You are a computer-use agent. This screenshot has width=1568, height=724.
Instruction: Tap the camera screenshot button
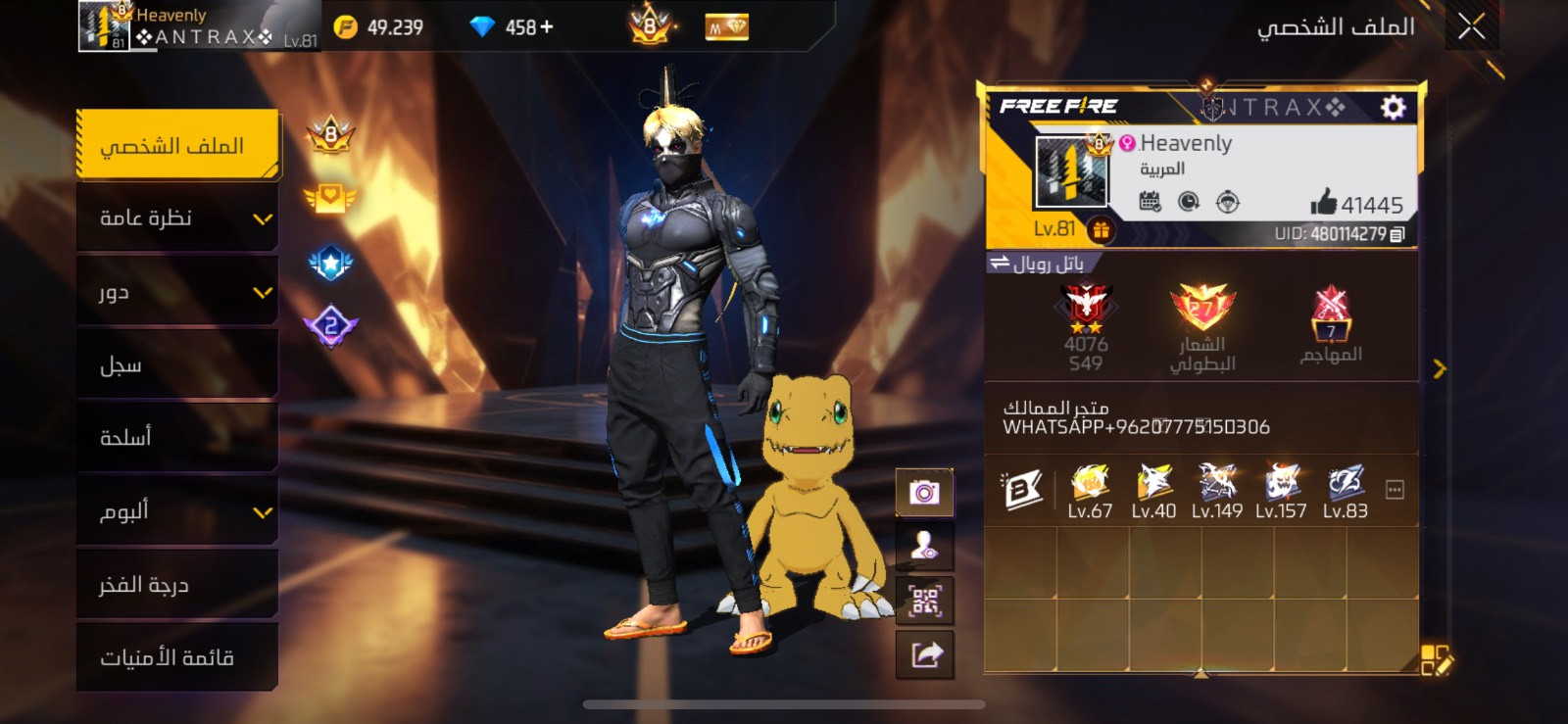(x=924, y=492)
